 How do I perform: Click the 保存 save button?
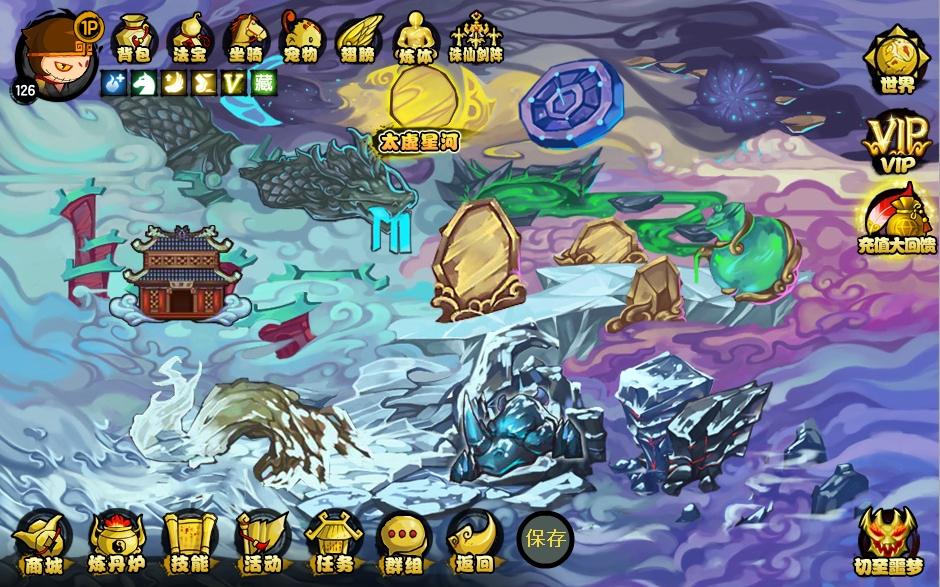click(x=545, y=540)
